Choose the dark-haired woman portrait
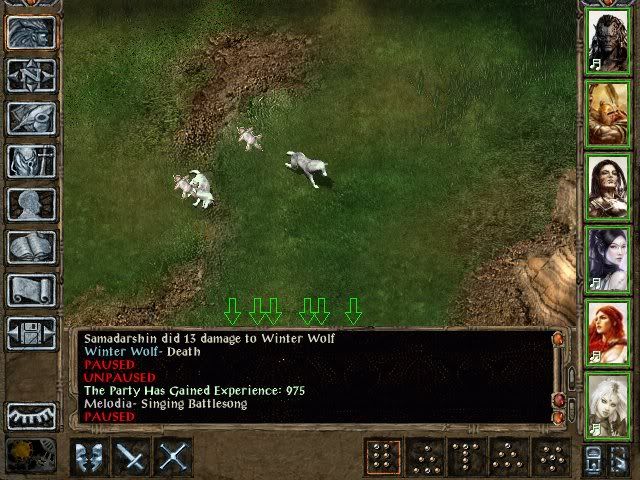Image resolution: width=640 pixels, height=480 pixels. pyautogui.click(x=609, y=185)
